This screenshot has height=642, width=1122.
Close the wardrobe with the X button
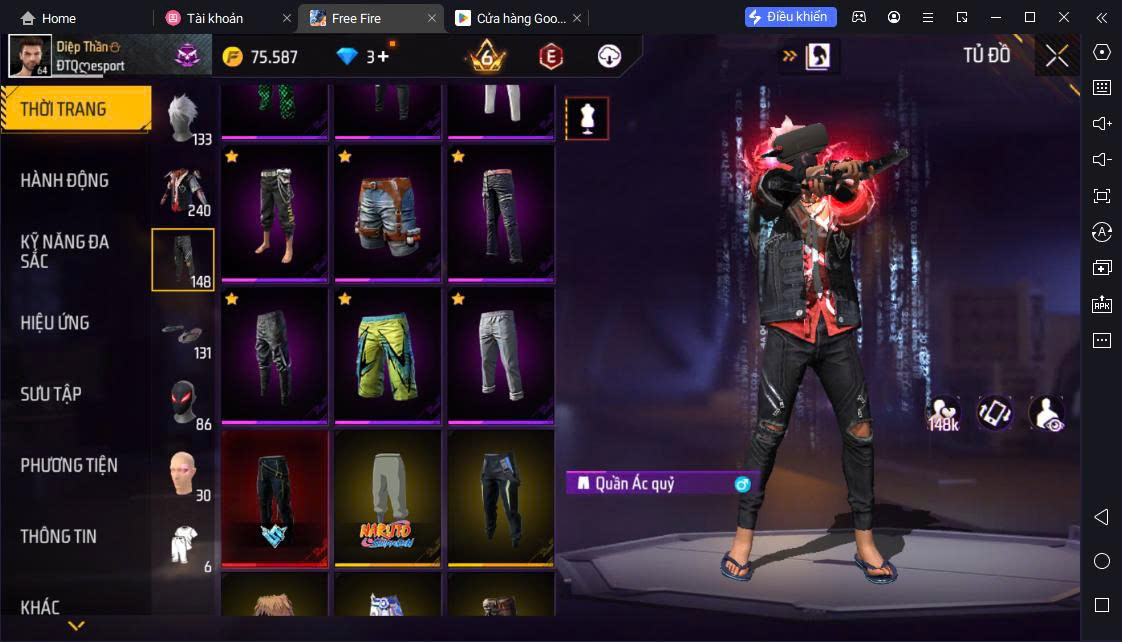tap(1057, 56)
